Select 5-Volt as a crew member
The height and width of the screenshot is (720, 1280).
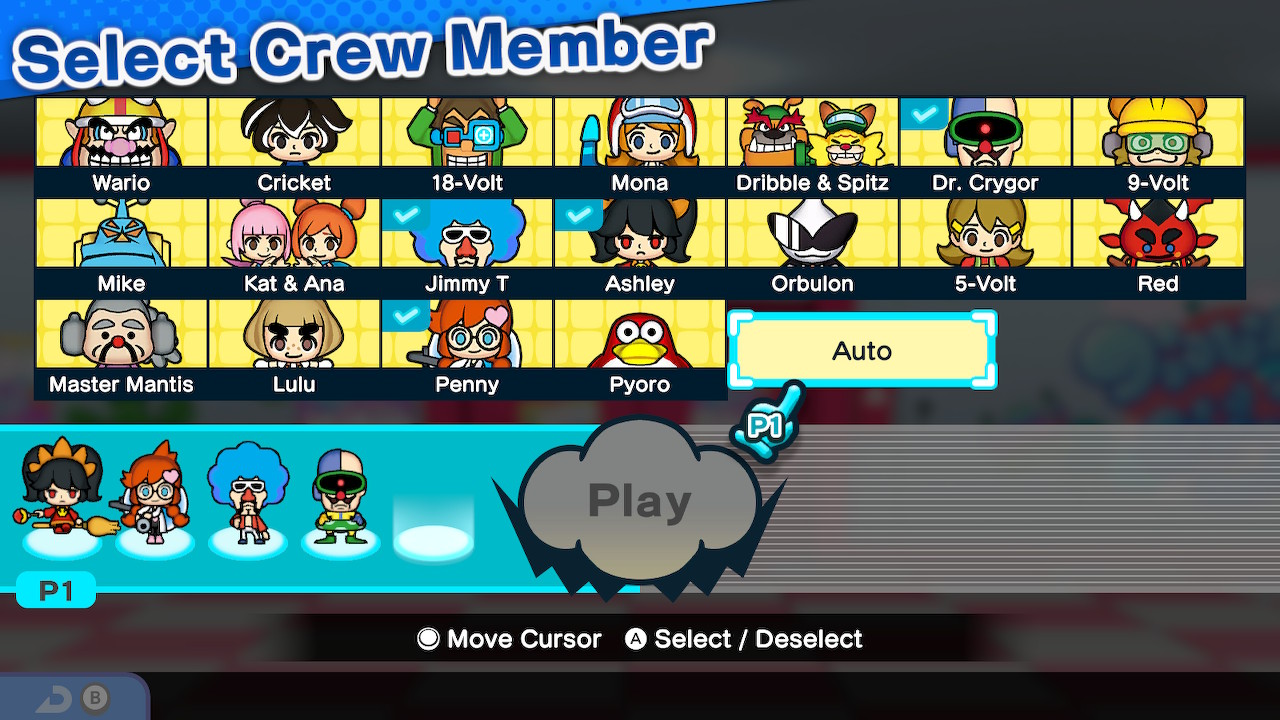click(x=985, y=236)
